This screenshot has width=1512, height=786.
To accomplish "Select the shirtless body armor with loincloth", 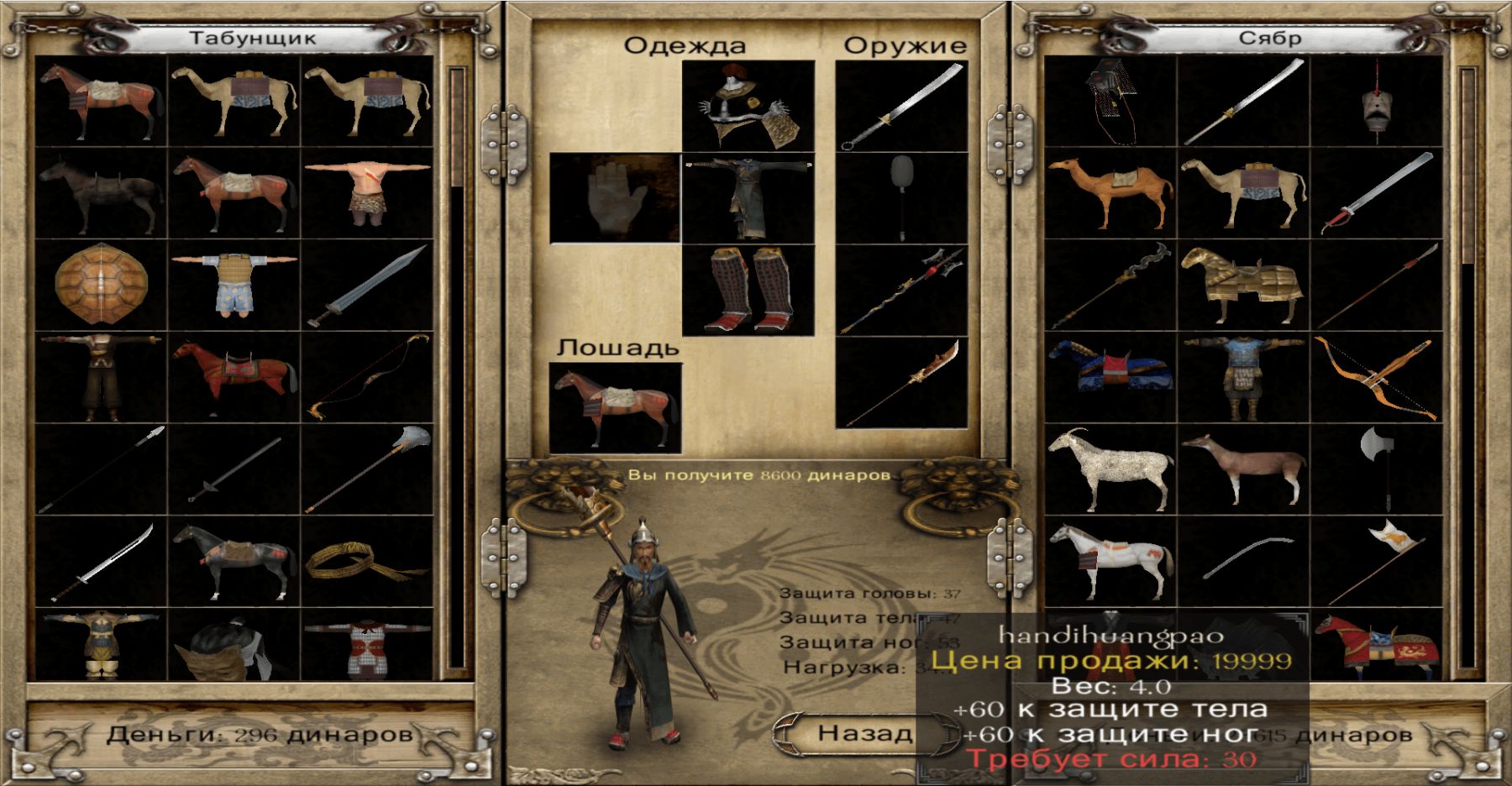I will pyautogui.click(x=366, y=193).
